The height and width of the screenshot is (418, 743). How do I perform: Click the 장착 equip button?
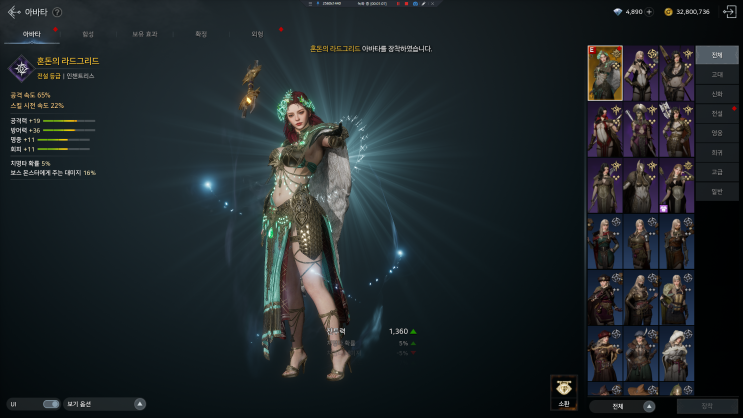pos(708,406)
